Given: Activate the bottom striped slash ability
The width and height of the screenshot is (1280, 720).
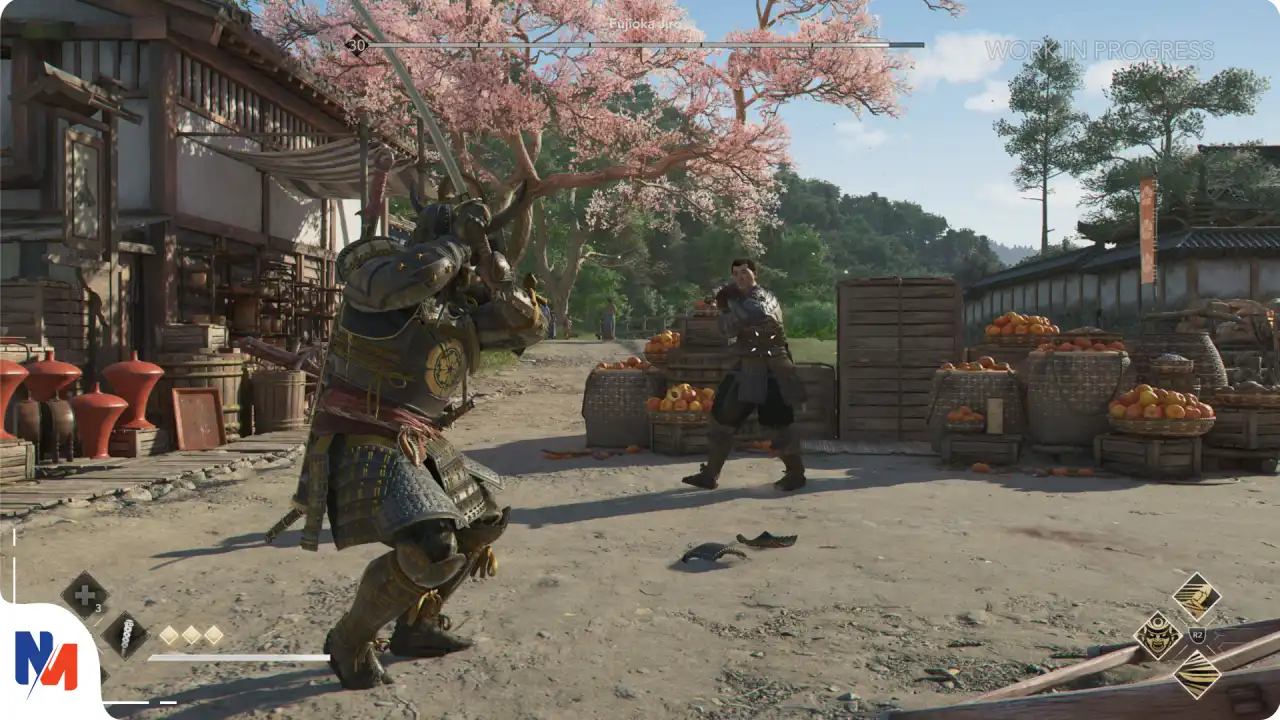Looking at the screenshot, I should 1196,674.
